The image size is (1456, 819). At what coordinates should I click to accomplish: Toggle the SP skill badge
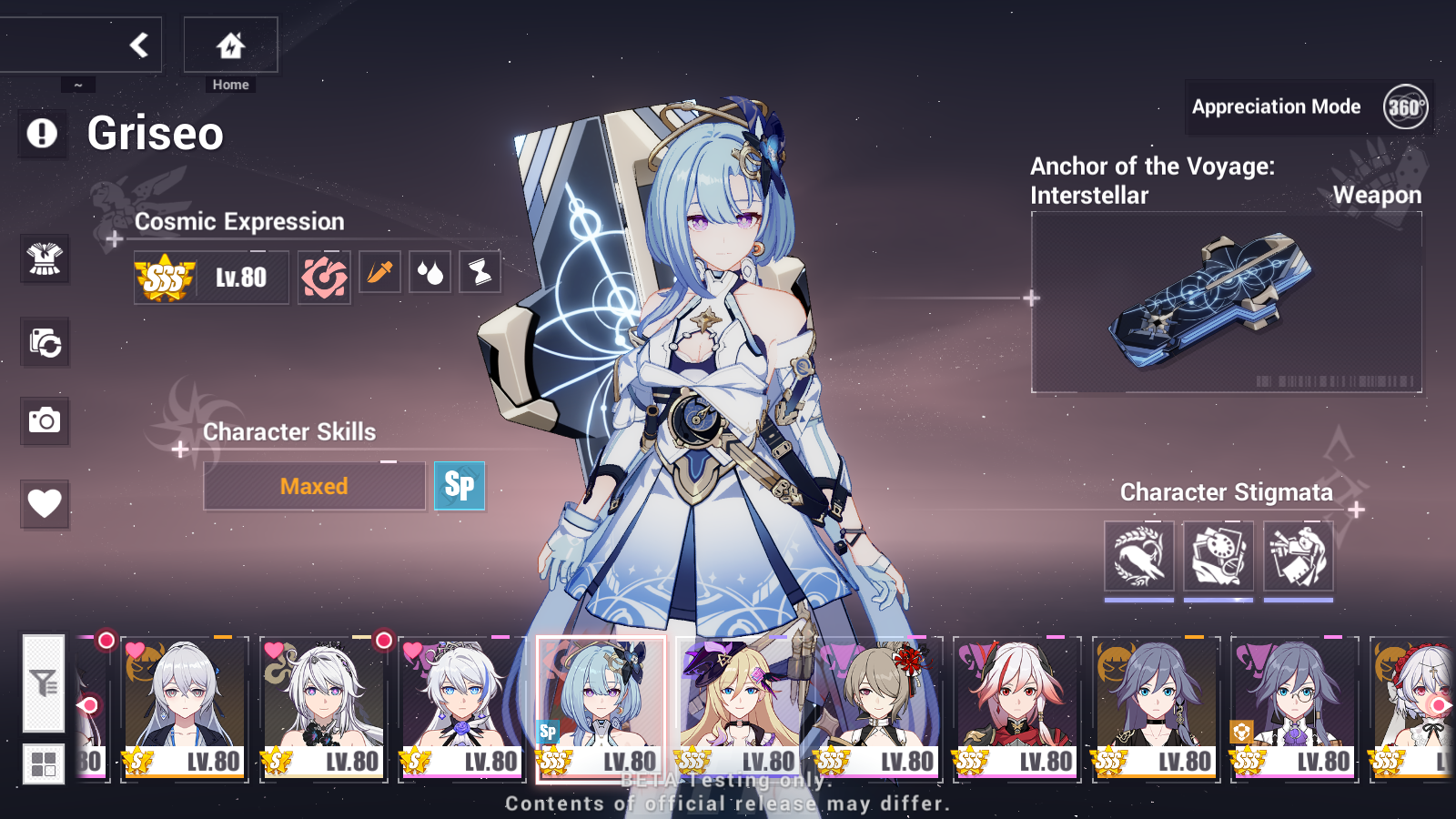[460, 486]
